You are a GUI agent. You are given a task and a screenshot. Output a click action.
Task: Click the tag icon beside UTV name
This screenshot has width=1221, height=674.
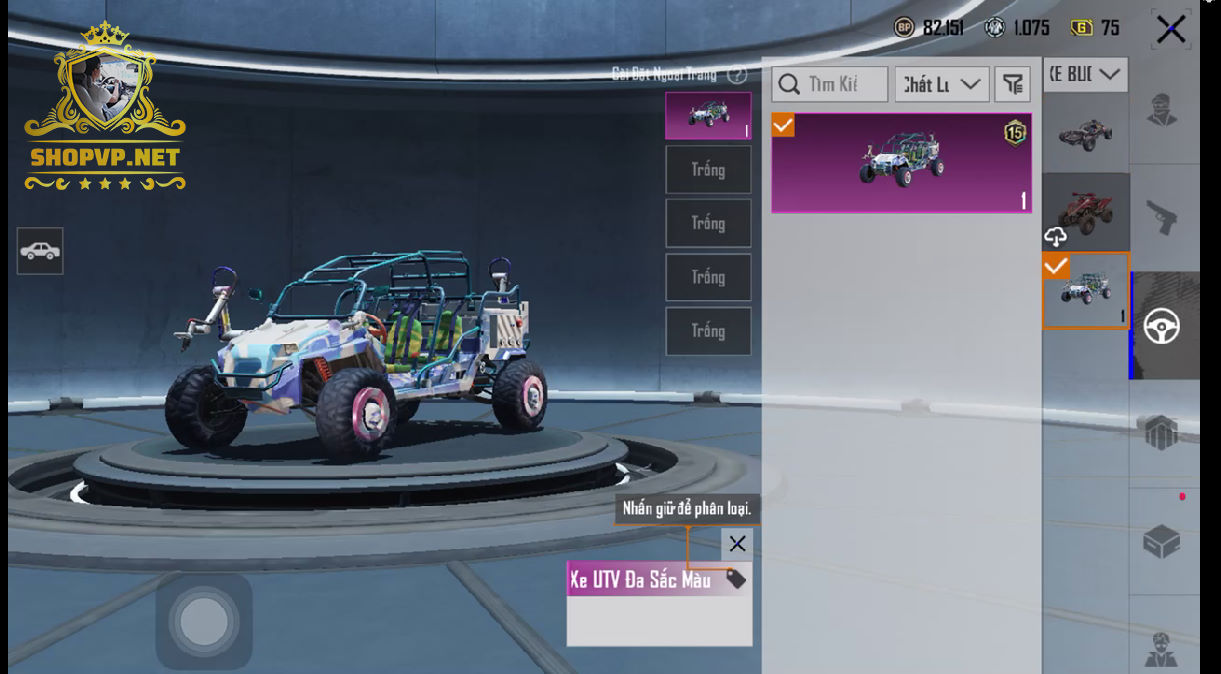point(736,580)
